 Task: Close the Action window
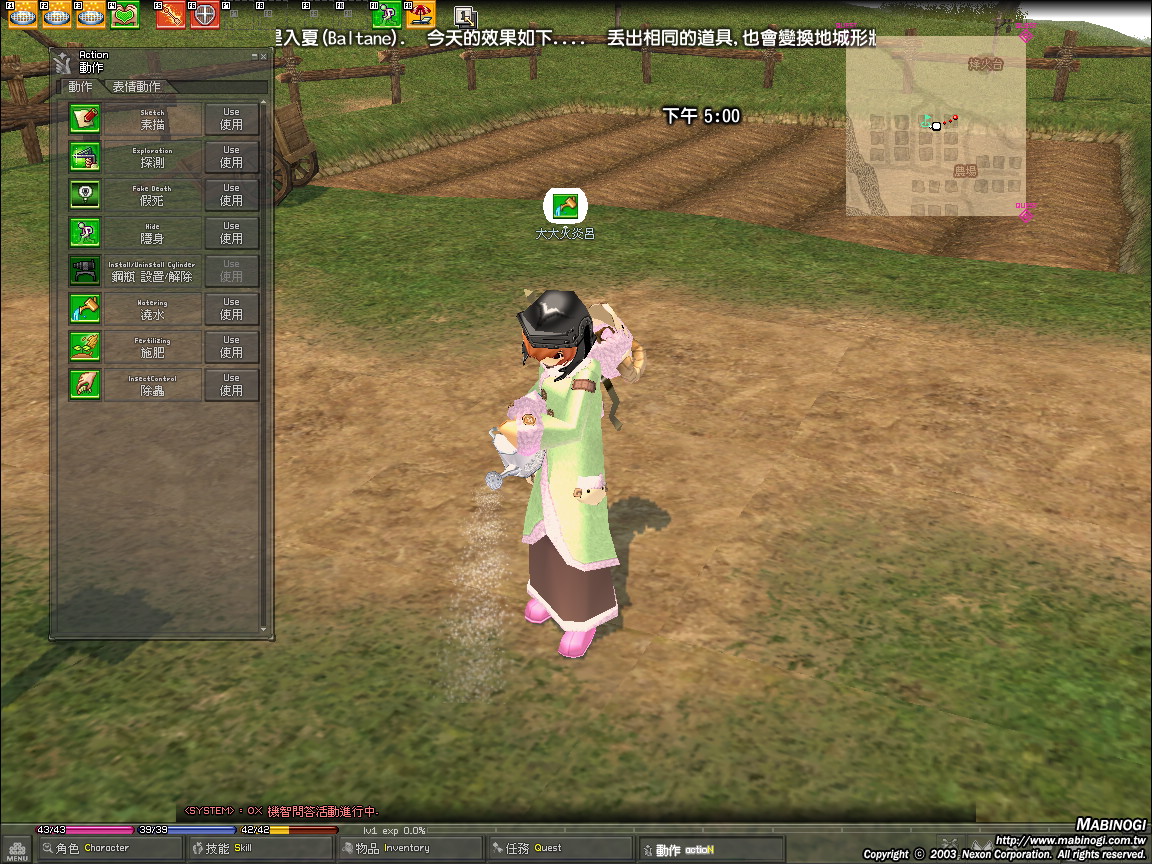click(264, 57)
